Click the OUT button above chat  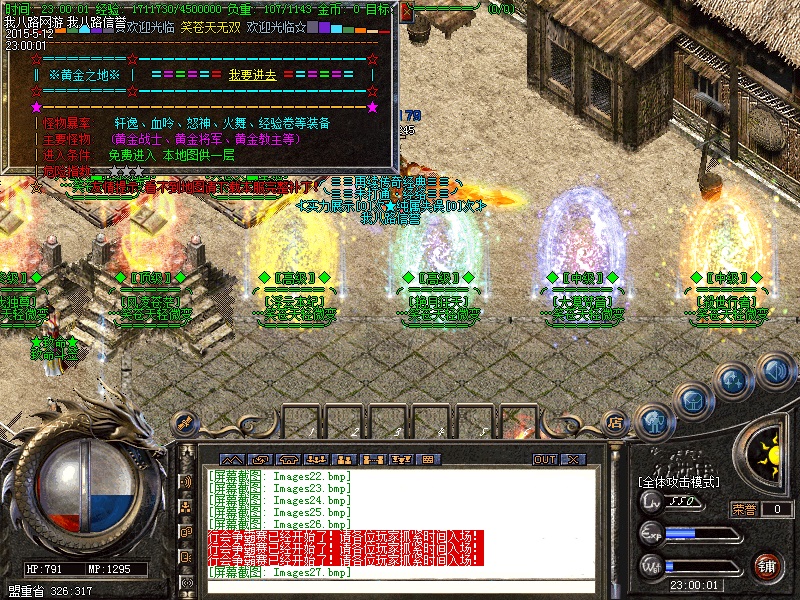[x=544, y=459]
